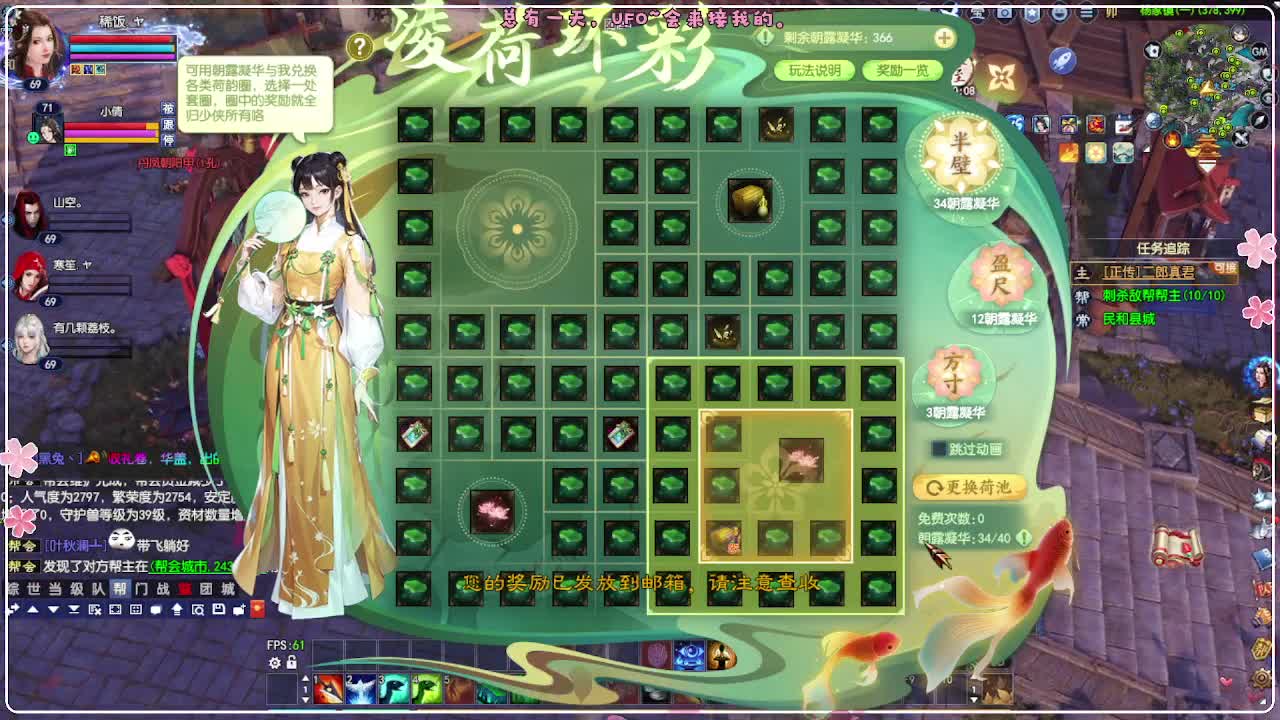Click the camera screenshot icon in the top bar

[x=1002, y=12]
